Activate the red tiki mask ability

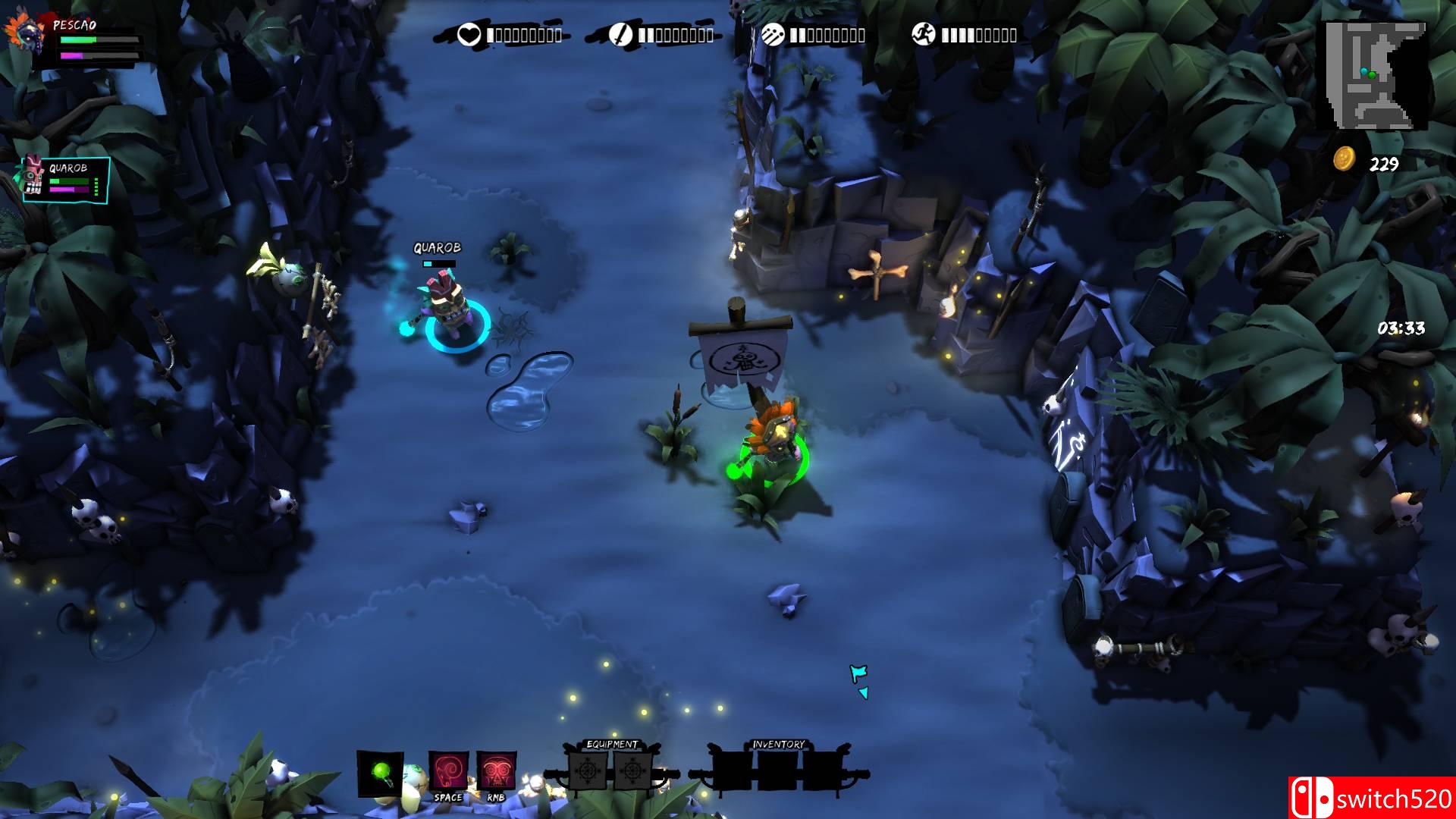click(497, 771)
